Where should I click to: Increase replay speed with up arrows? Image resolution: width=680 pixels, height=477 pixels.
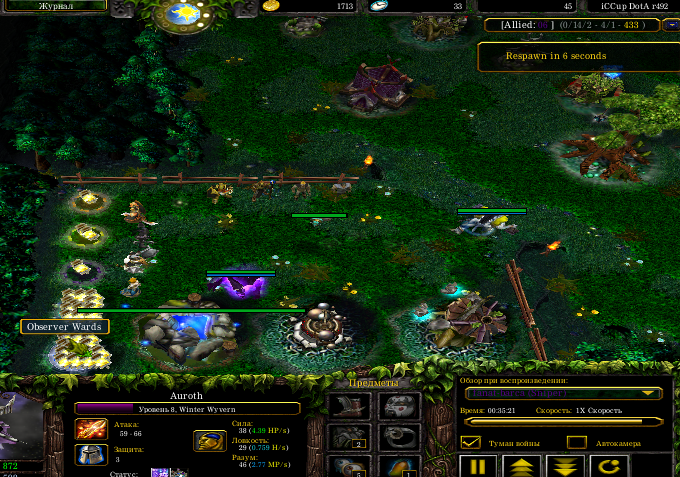[x=522, y=466]
